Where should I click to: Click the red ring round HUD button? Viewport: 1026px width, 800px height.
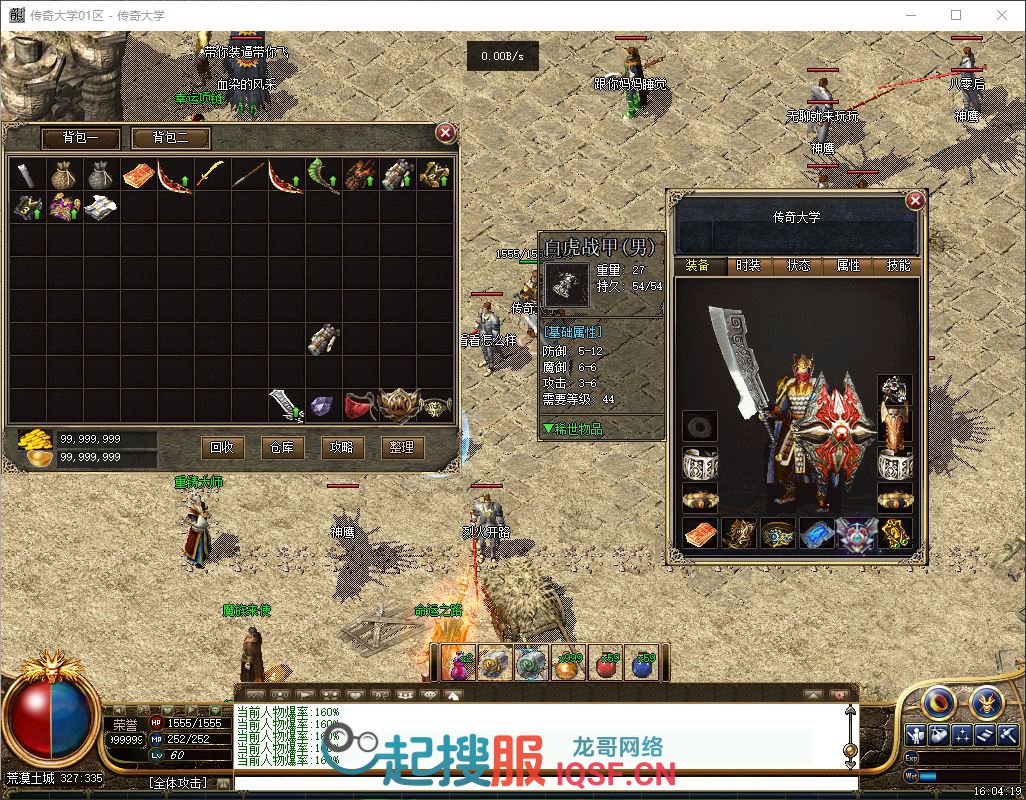[x=937, y=702]
